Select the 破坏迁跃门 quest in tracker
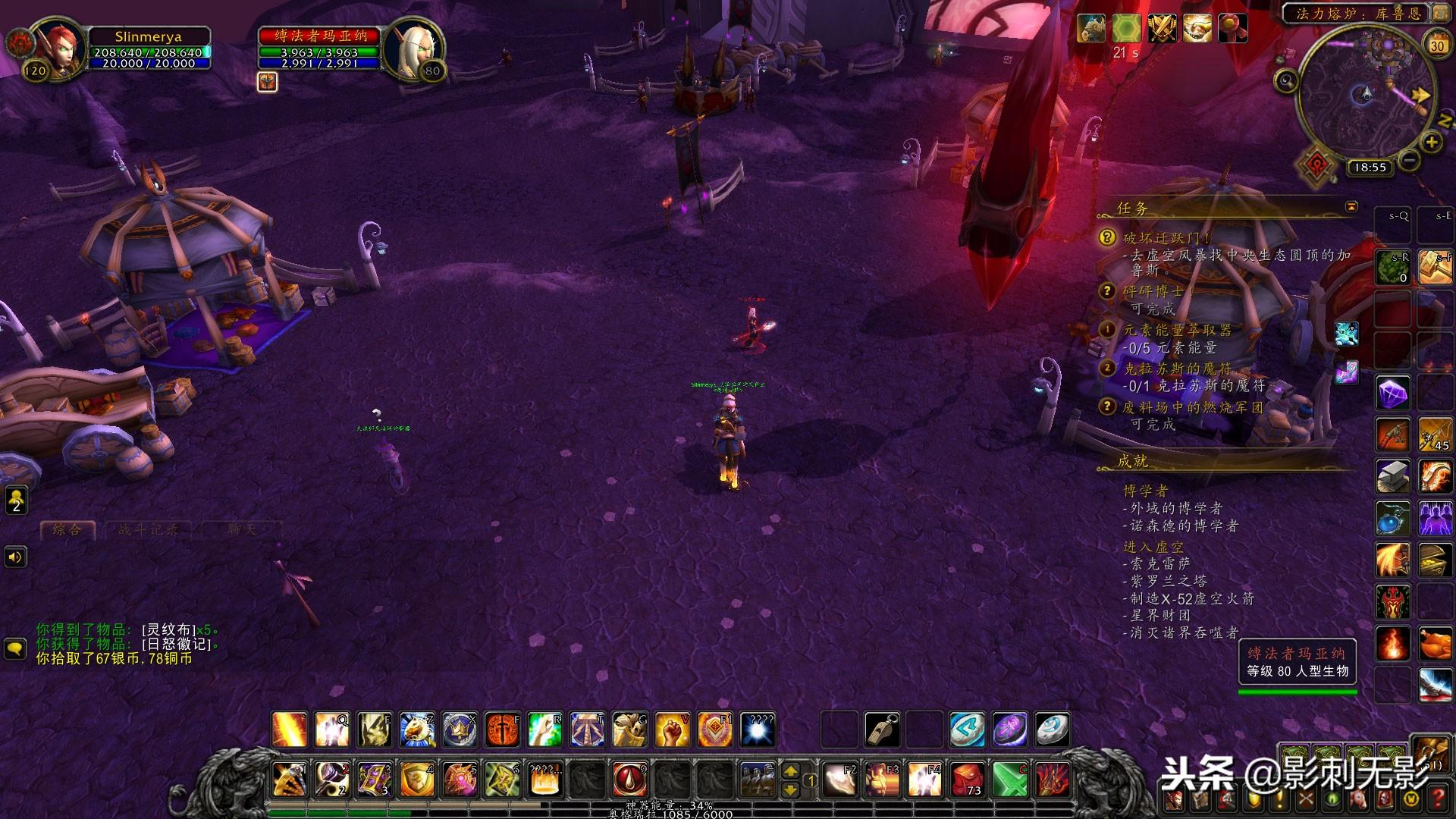The image size is (1456, 819). [x=1167, y=238]
